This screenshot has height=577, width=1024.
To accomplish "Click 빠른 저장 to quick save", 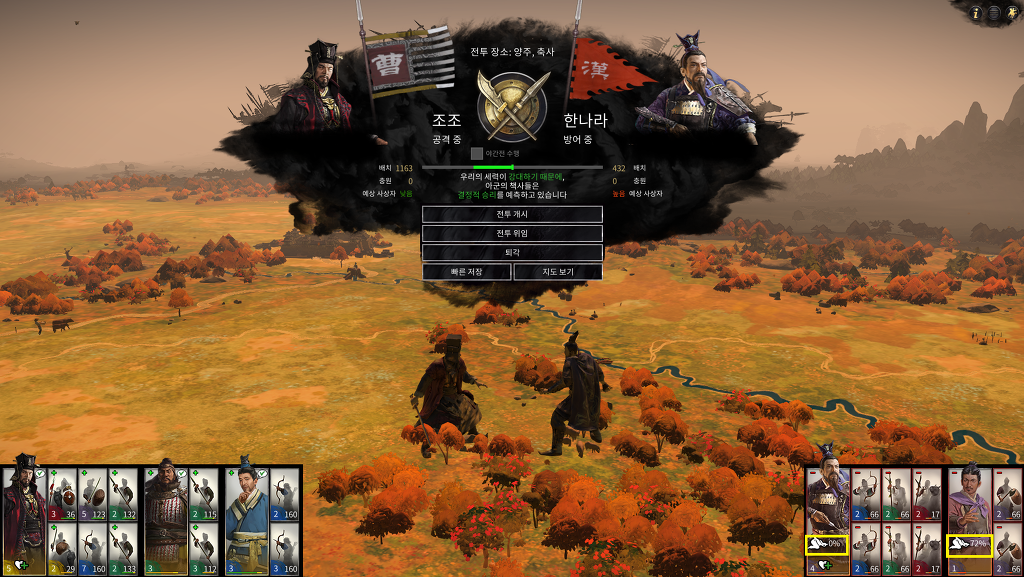I will 466,272.
